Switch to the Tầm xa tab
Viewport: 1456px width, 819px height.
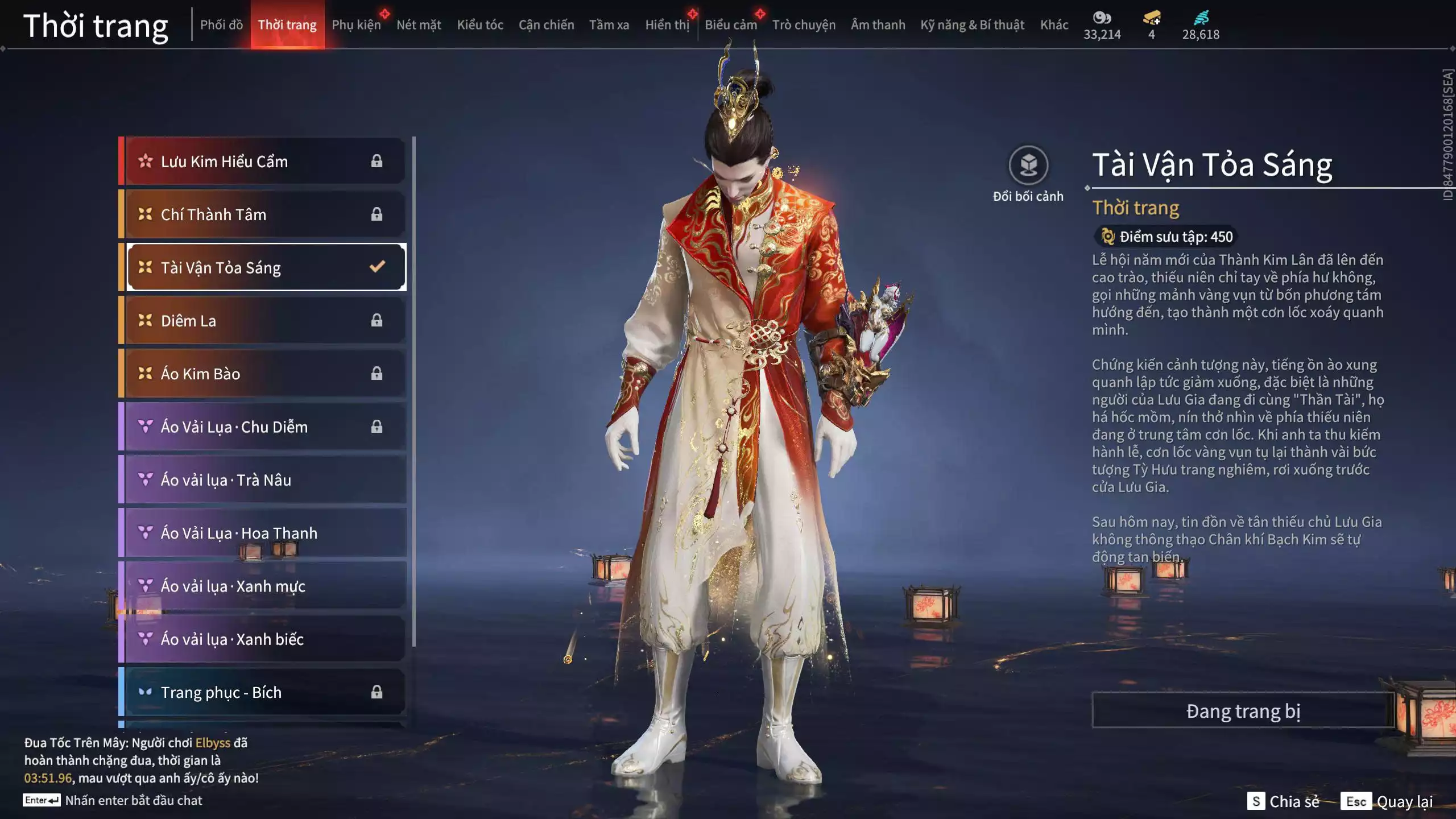click(x=609, y=25)
